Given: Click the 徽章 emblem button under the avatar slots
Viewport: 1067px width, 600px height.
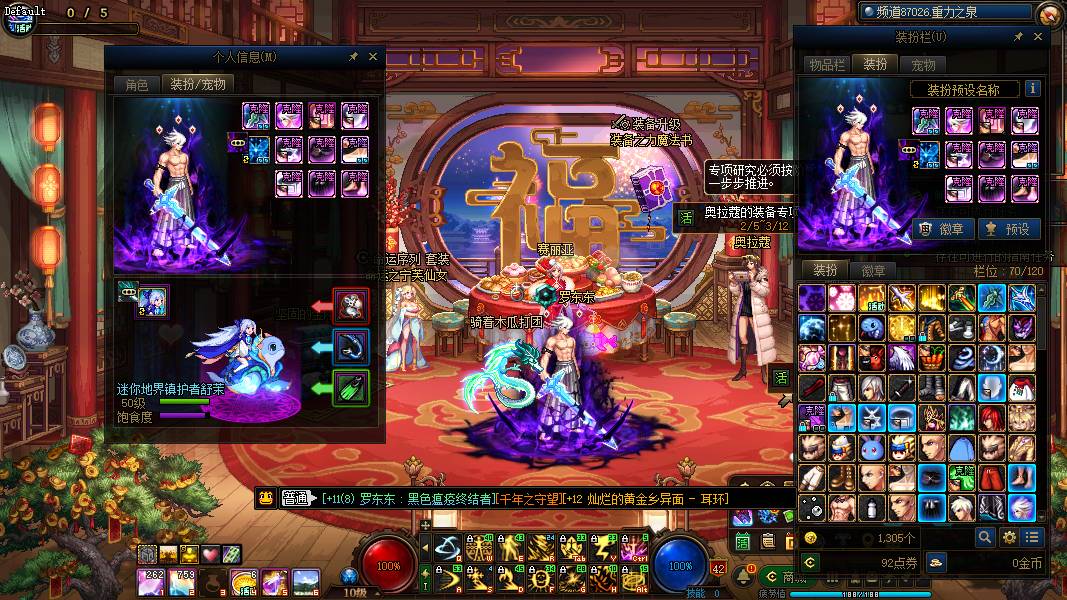Looking at the screenshot, I should click(x=942, y=229).
